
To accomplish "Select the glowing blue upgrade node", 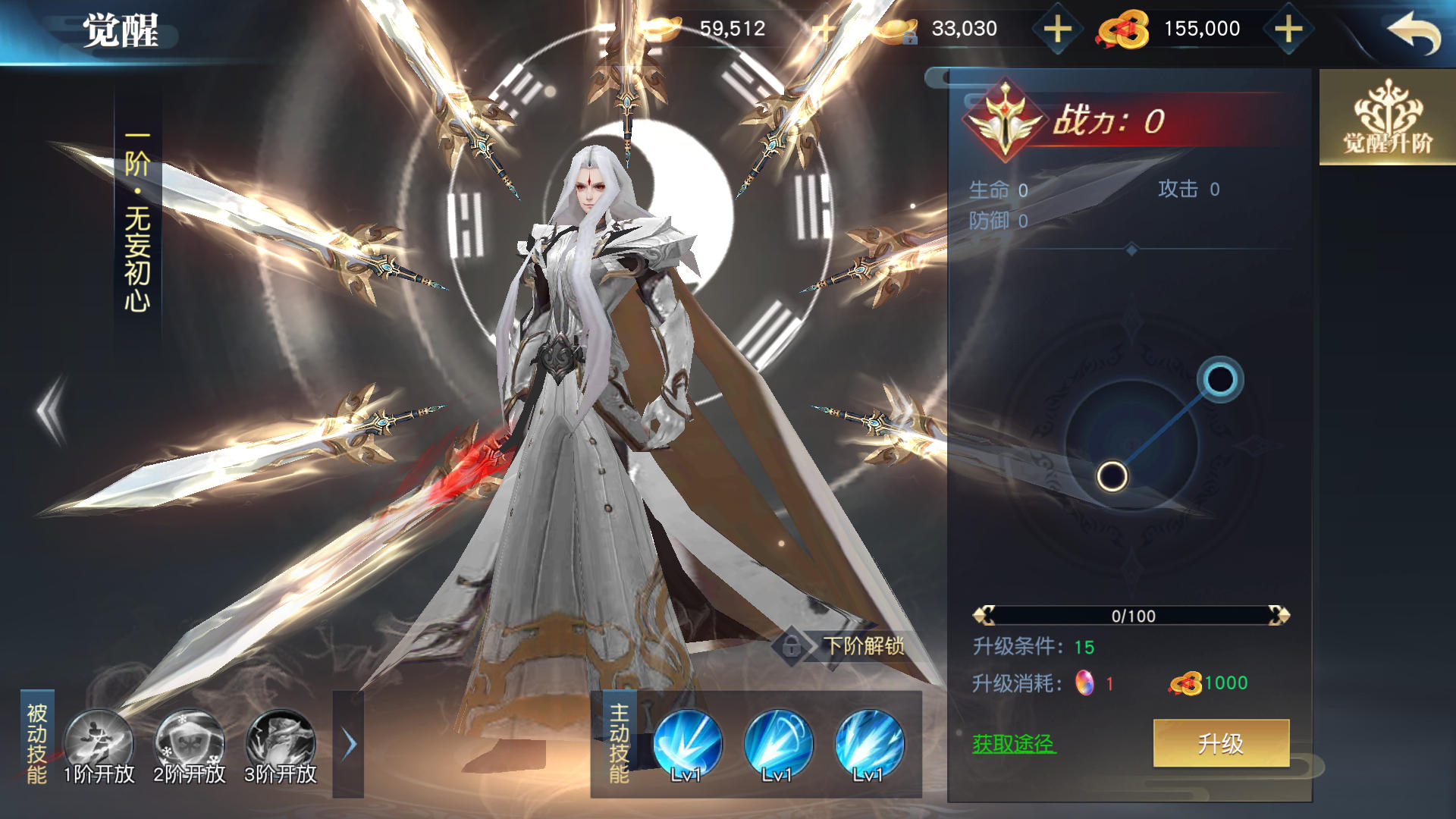I will [1220, 379].
